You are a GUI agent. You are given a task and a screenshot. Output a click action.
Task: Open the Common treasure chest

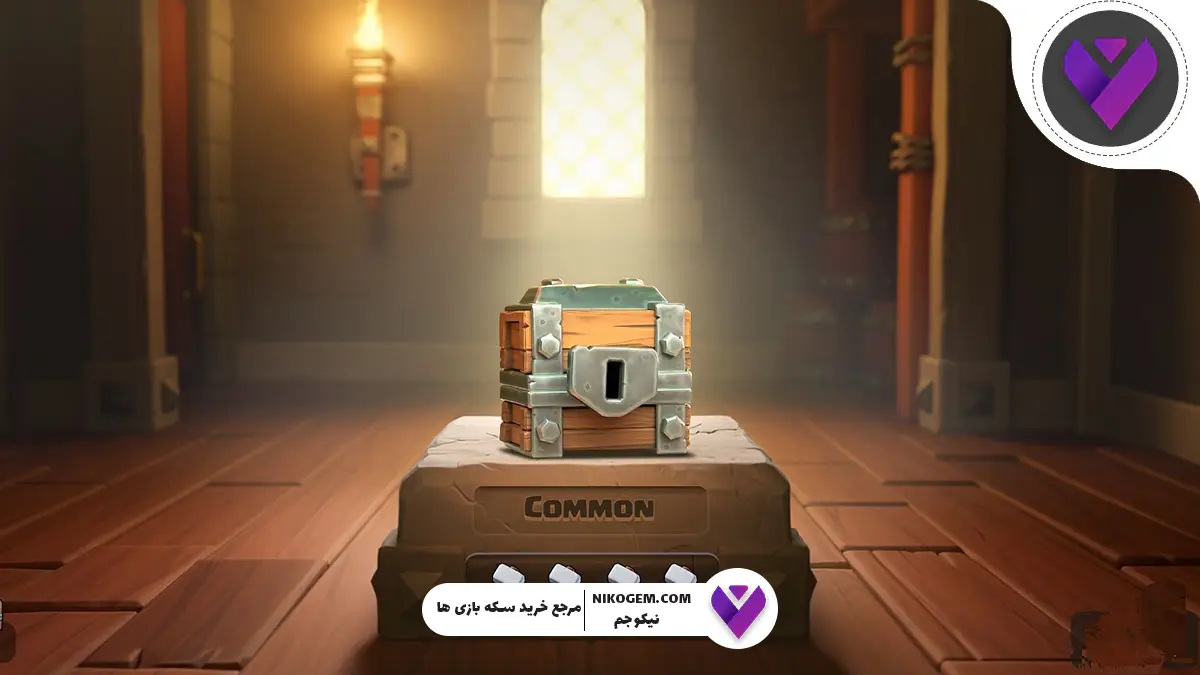pyautogui.click(x=596, y=368)
